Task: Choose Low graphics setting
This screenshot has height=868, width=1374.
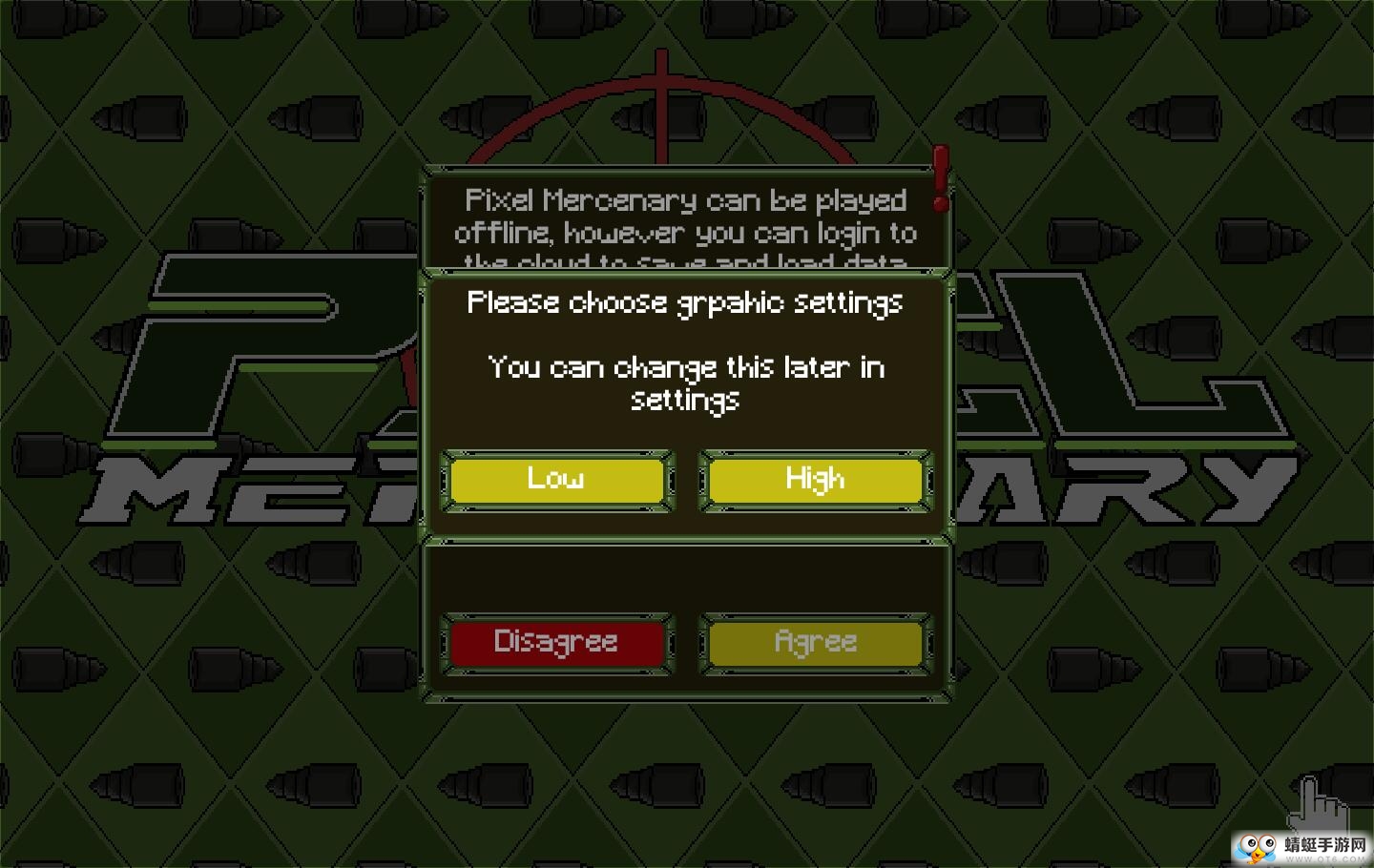Action: click(557, 480)
